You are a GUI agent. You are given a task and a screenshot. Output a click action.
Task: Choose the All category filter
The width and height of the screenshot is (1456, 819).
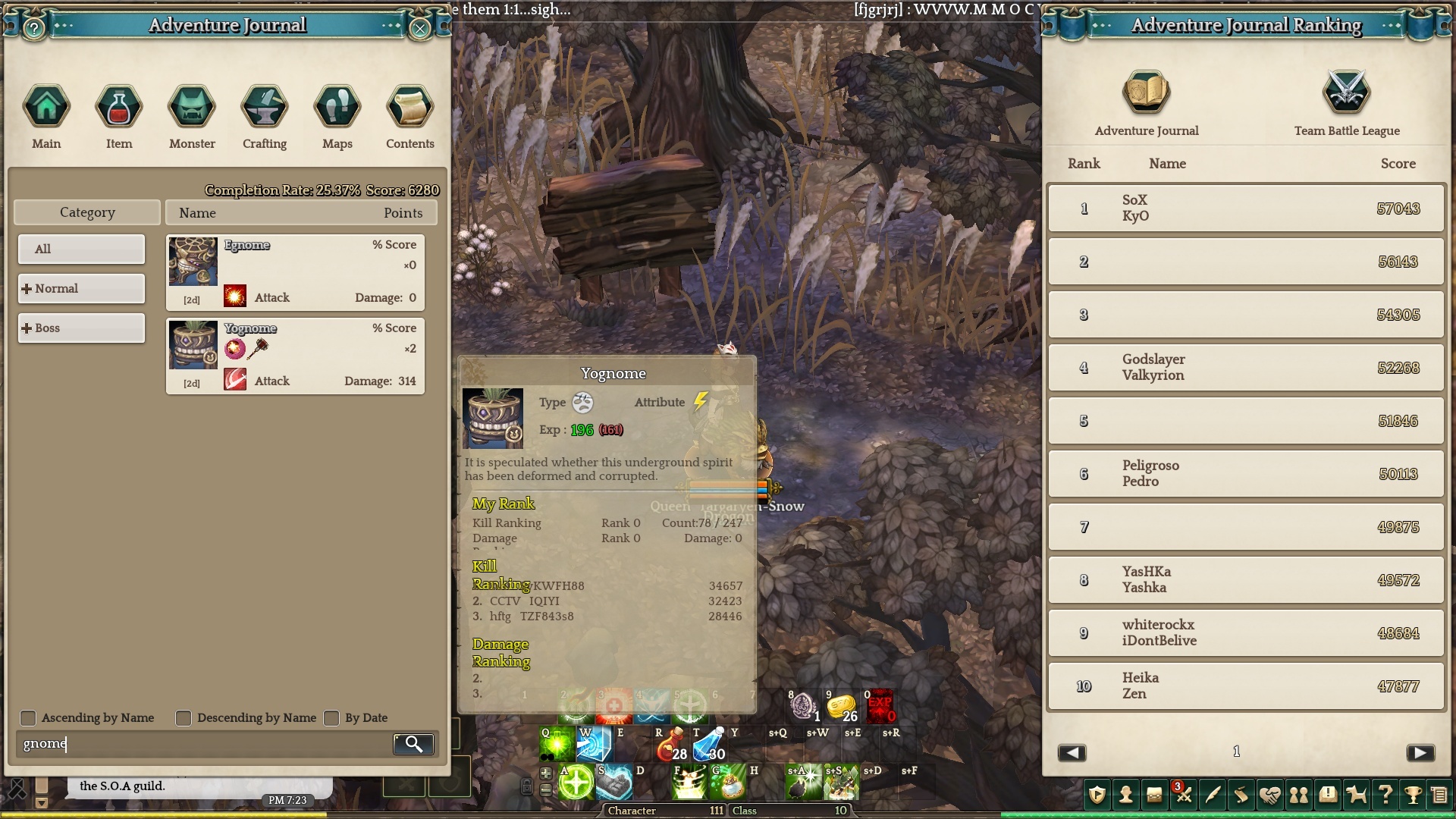(81, 249)
